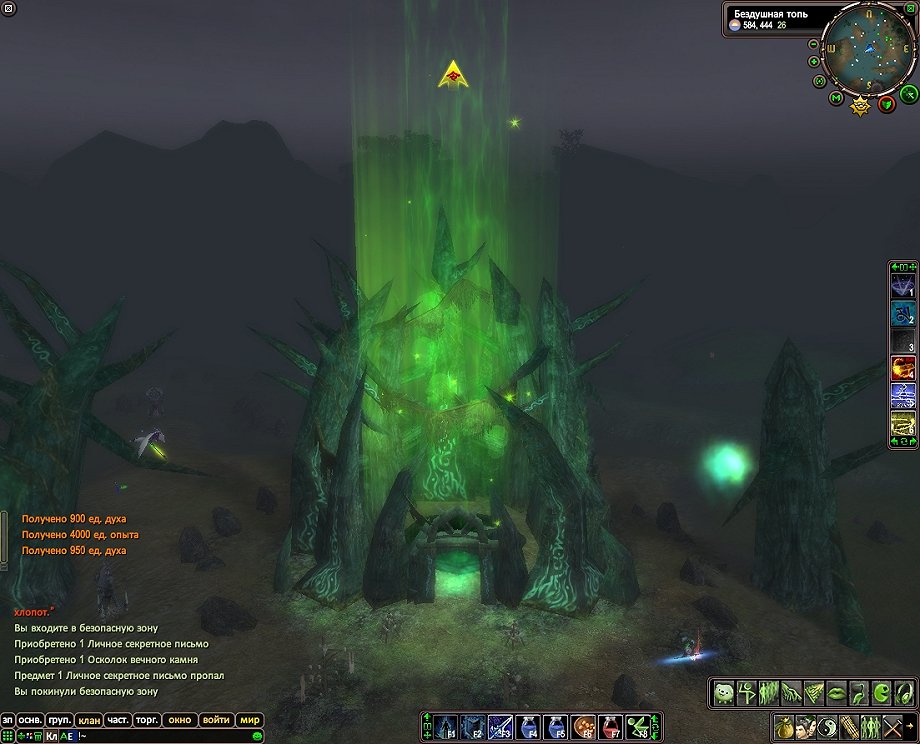This screenshot has width=920, height=744.
Task: Open the crossed tools crafting menu icon
Action: coord(894,727)
